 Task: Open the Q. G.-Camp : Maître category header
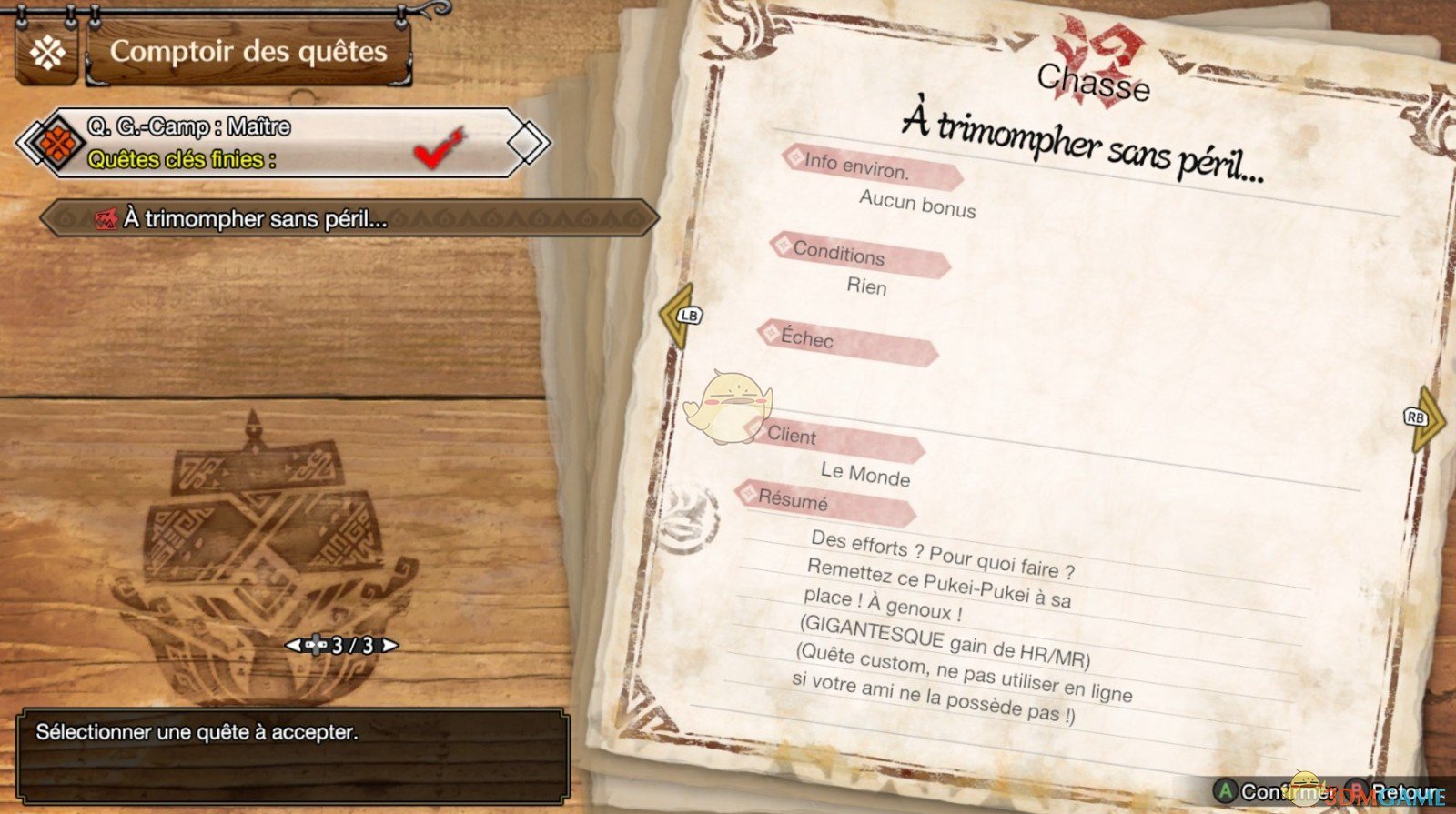[x=187, y=126]
